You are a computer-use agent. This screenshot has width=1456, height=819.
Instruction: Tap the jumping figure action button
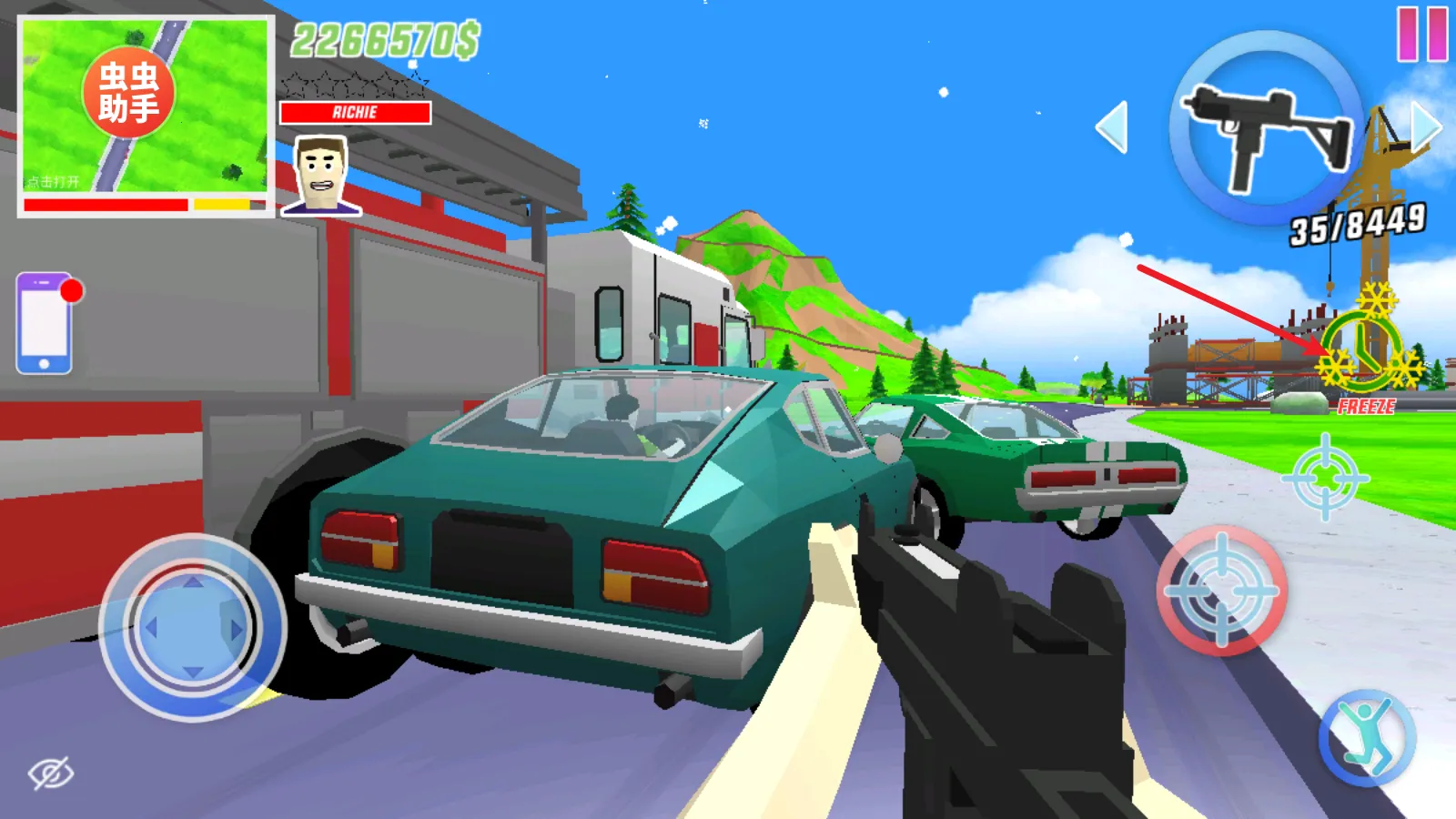coord(1367,739)
